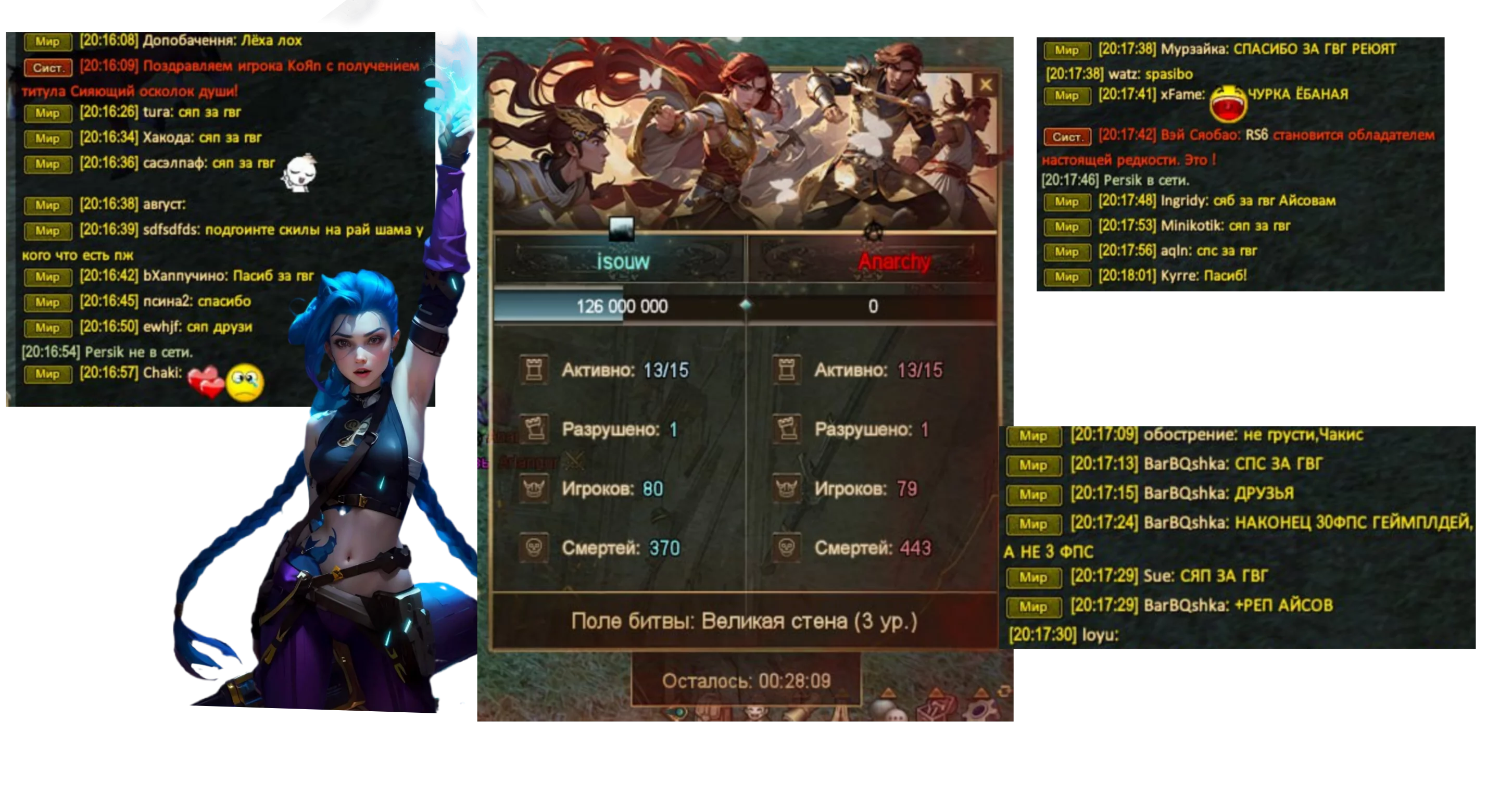The image size is (1512, 794).
Task: Select the red system message about KoЯn
Action: (x=249, y=66)
